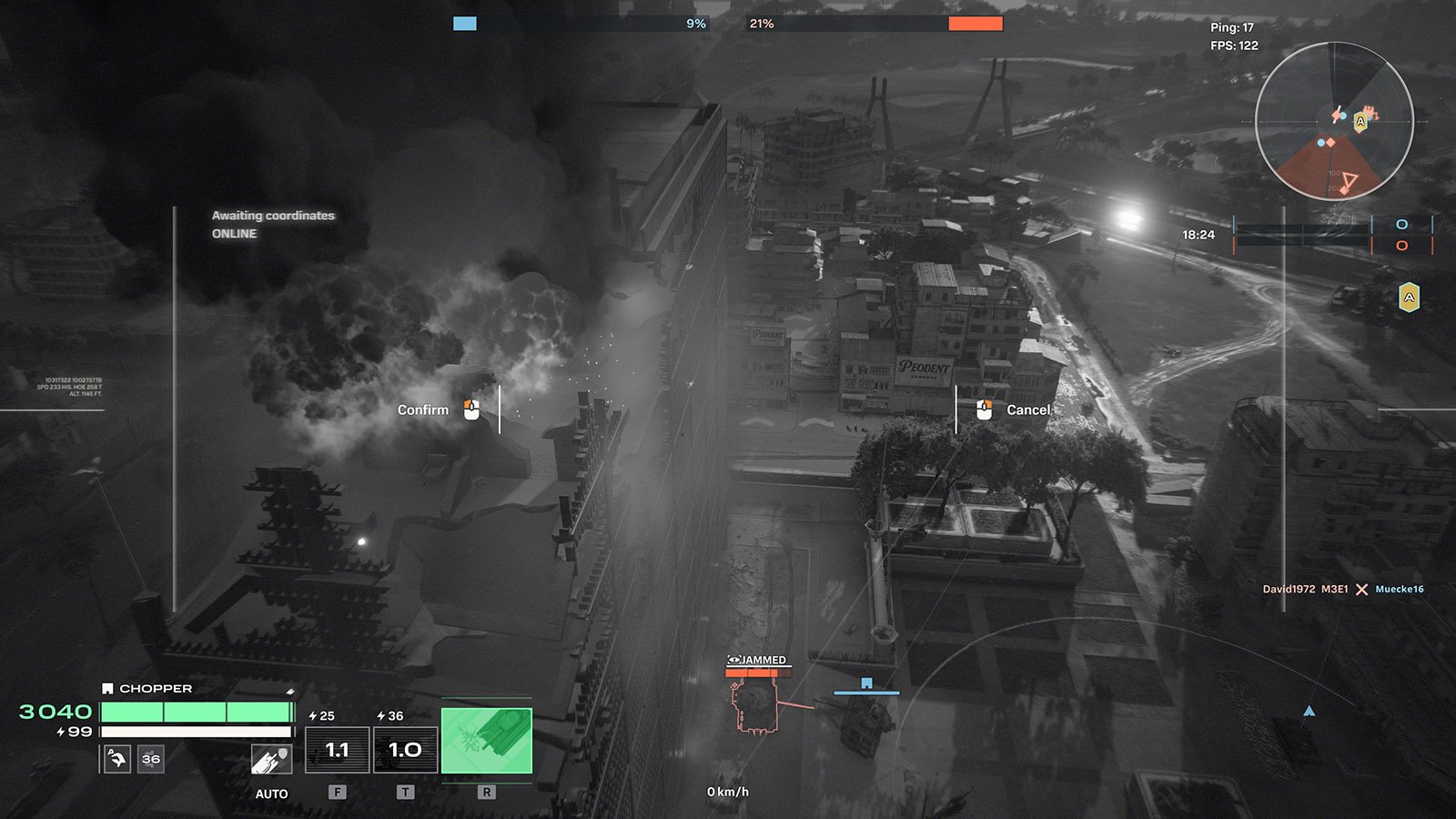1456x819 pixels.
Task: Open the circular radar minimap
Action: coord(1334,121)
